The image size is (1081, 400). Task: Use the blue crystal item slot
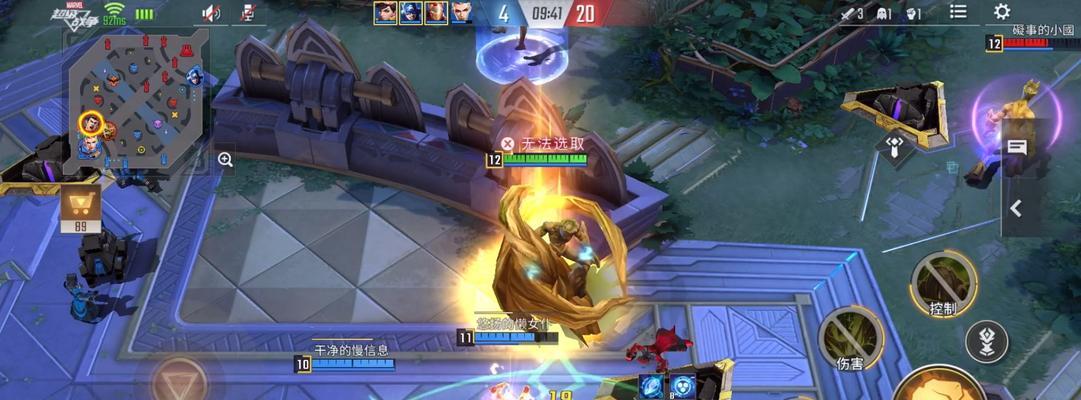click(x=653, y=386)
